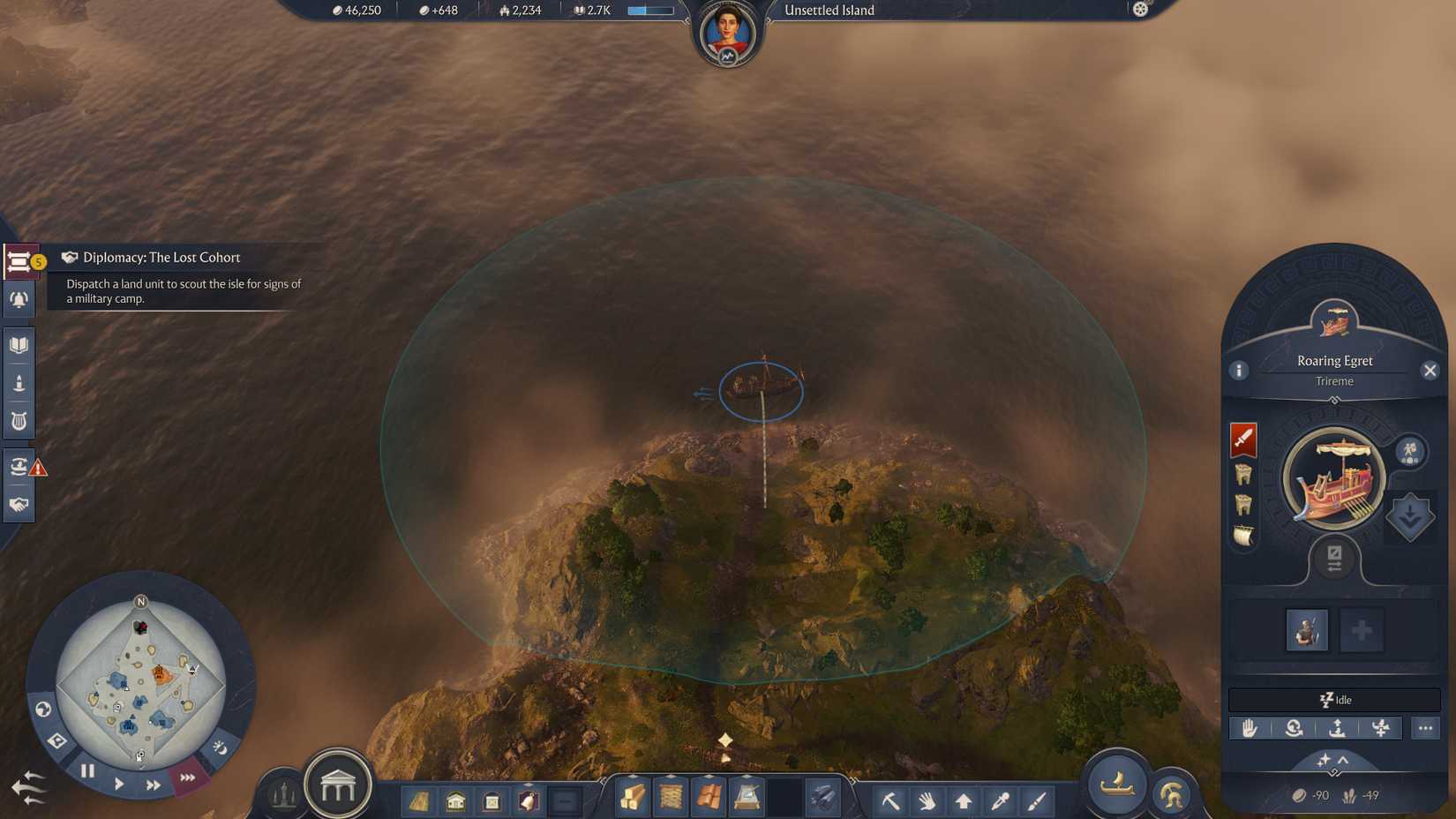This screenshot has width=1456, height=819.
Task: Click the anchor unload ship command
Action: coord(1336,728)
